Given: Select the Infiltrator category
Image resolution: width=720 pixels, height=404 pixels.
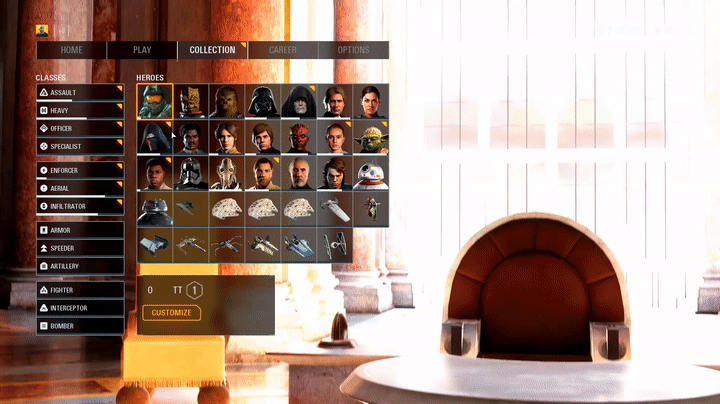Looking at the screenshot, I should click(80, 207).
